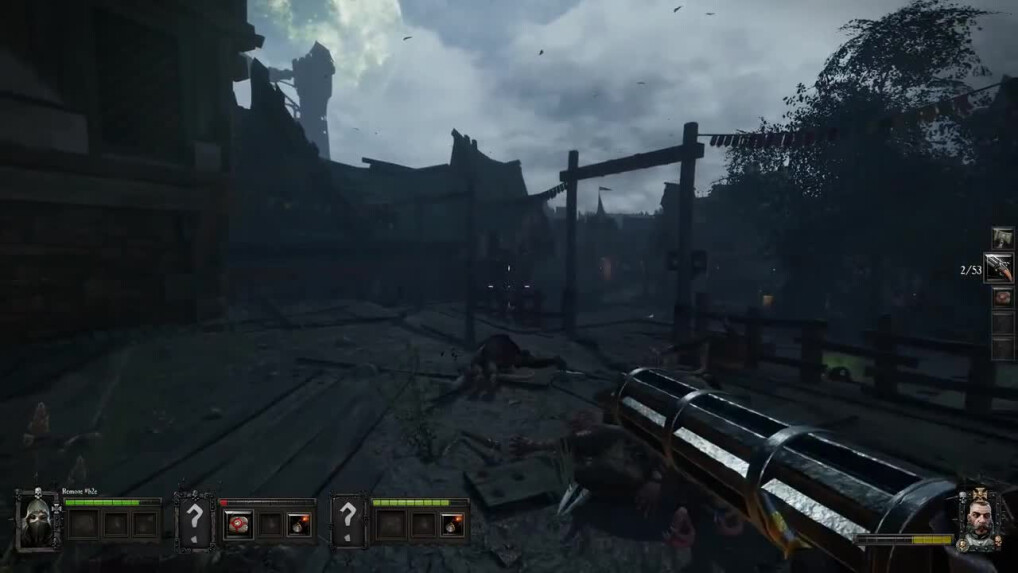This screenshot has width=1018, height=573.
Task: Choose the healing item below the blunderbuss slot
Action: [x=1002, y=297]
